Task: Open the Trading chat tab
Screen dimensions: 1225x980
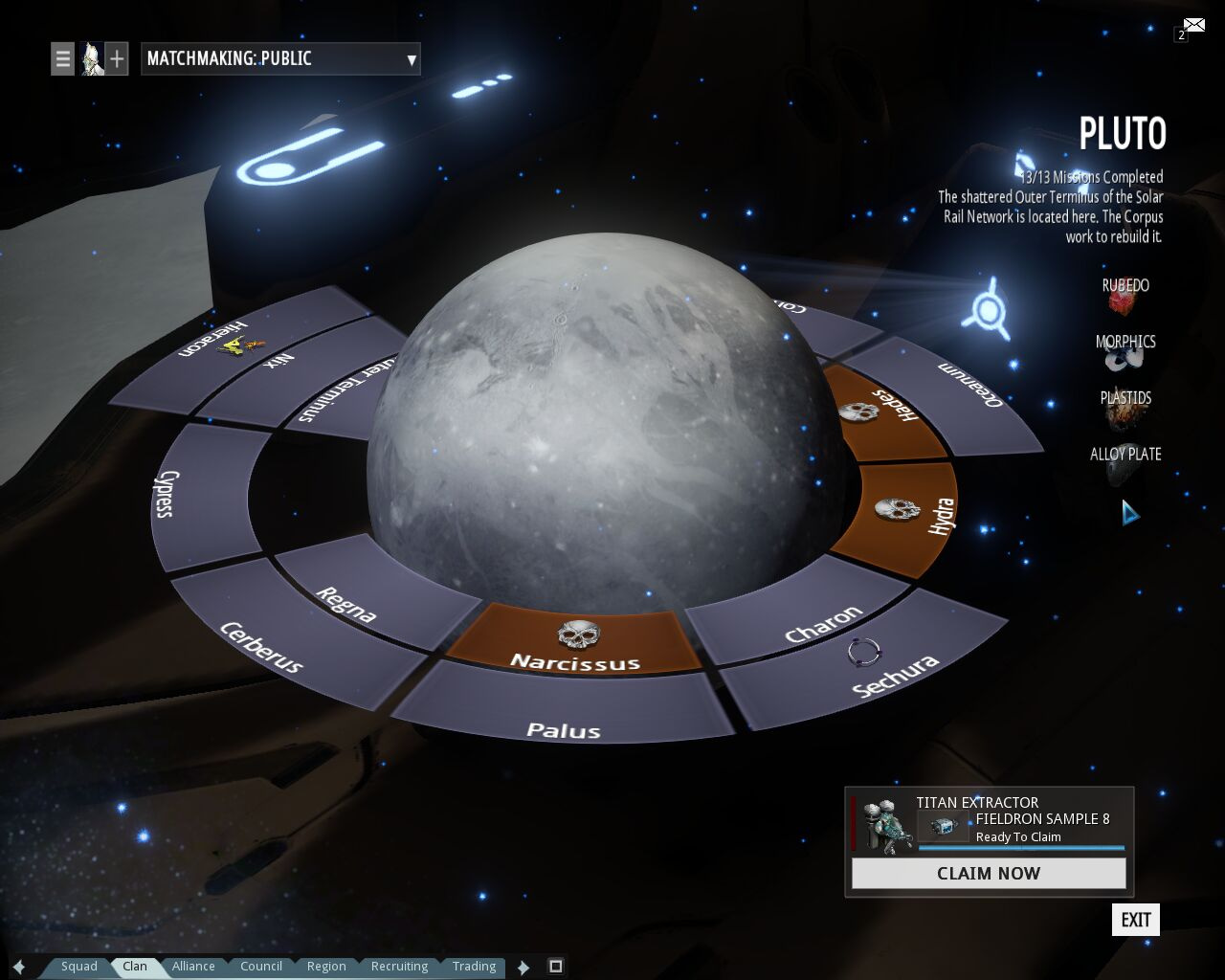Action: point(474,967)
